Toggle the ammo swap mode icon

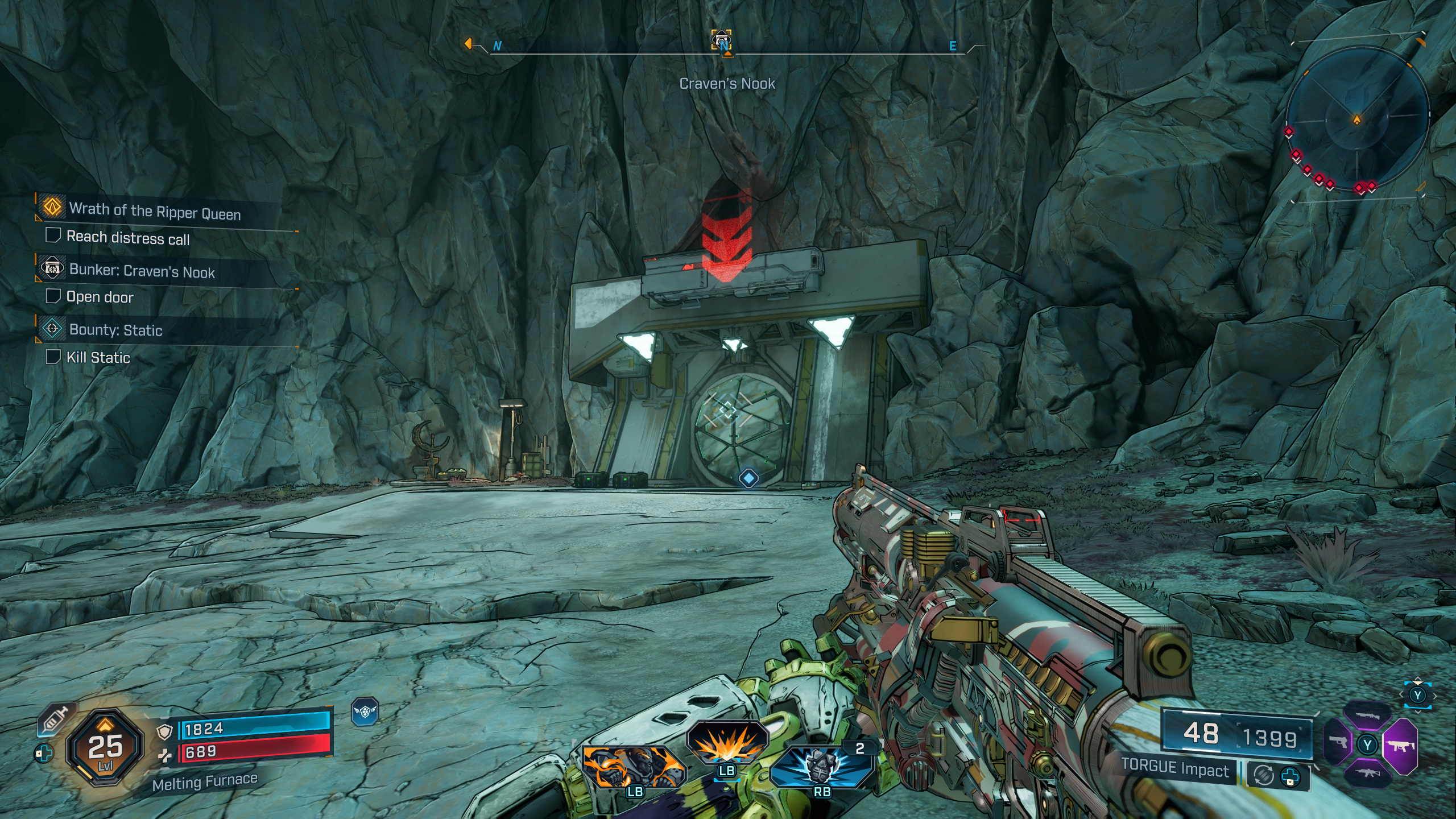tap(1264, 775)
